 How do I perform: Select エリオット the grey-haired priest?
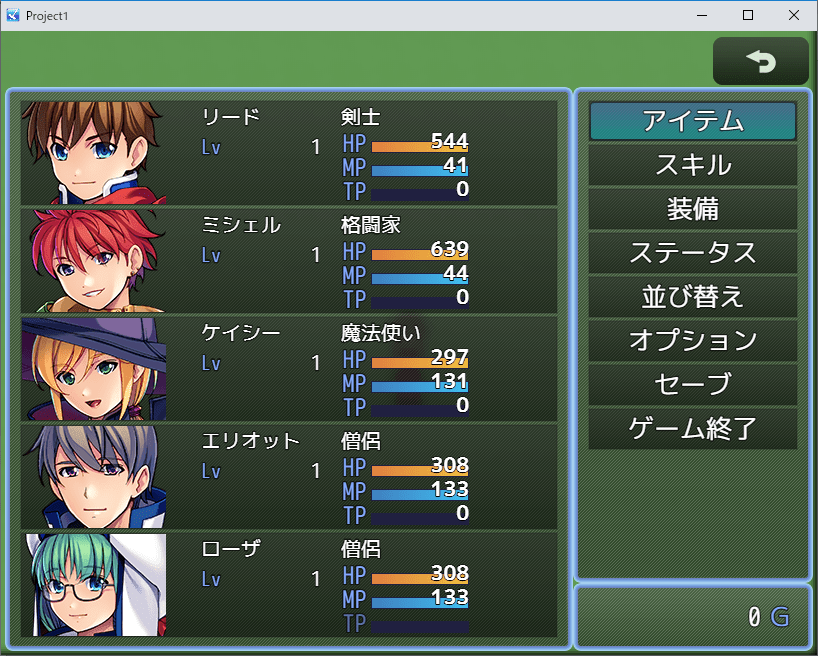point(289,476)
